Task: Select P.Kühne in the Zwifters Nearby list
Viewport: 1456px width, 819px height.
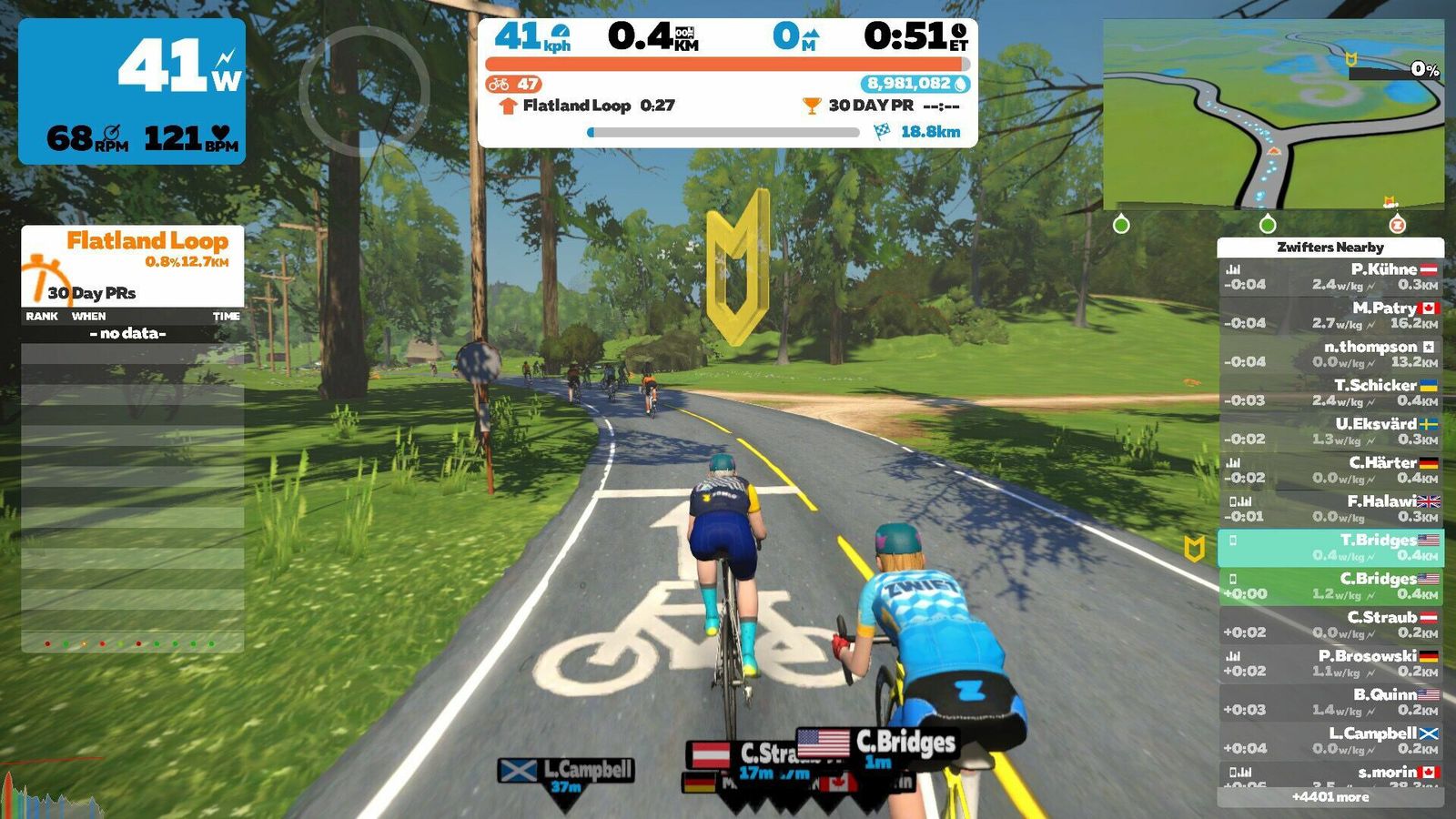Action: click(x=1330, y=277)
